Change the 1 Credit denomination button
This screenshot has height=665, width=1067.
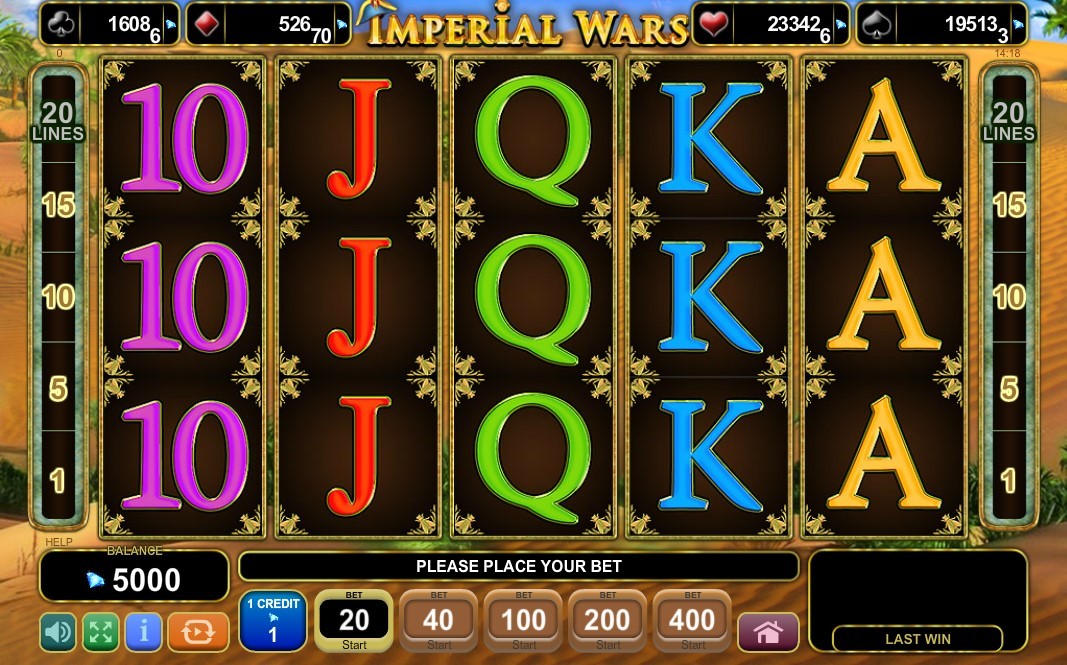pyautogui.click(x=272, y=621)
